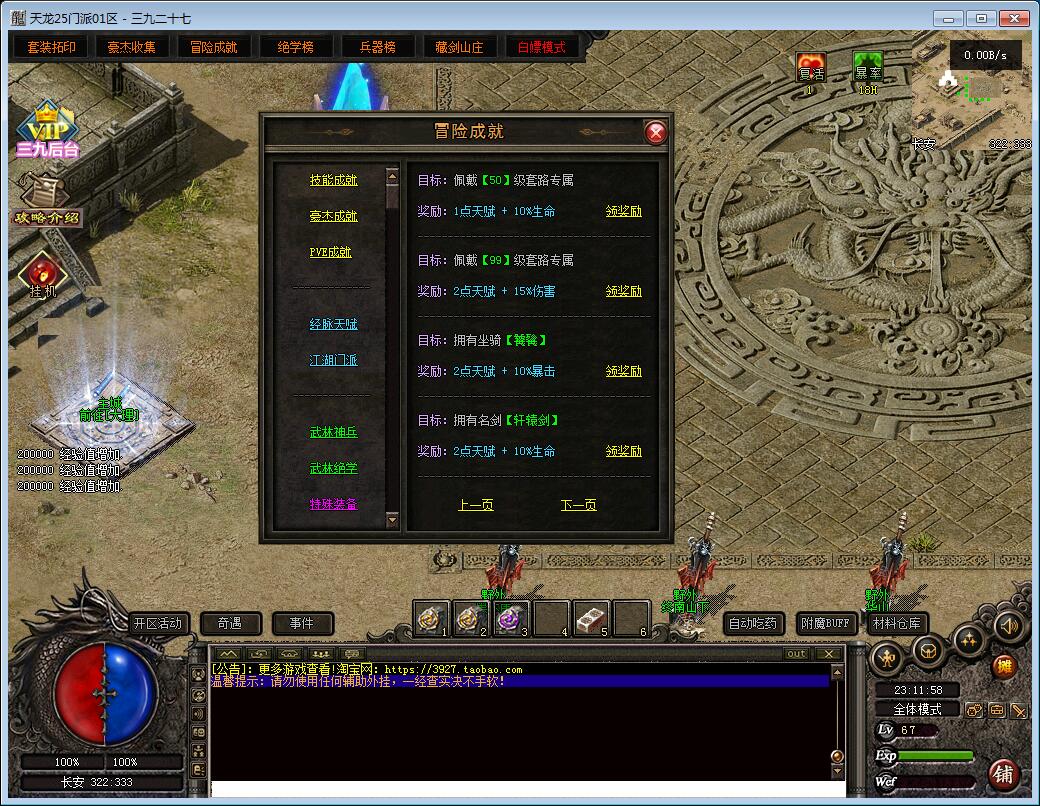Close the 冒险成就 achievement window
The image size is (1040, 806).
point(655,132)
